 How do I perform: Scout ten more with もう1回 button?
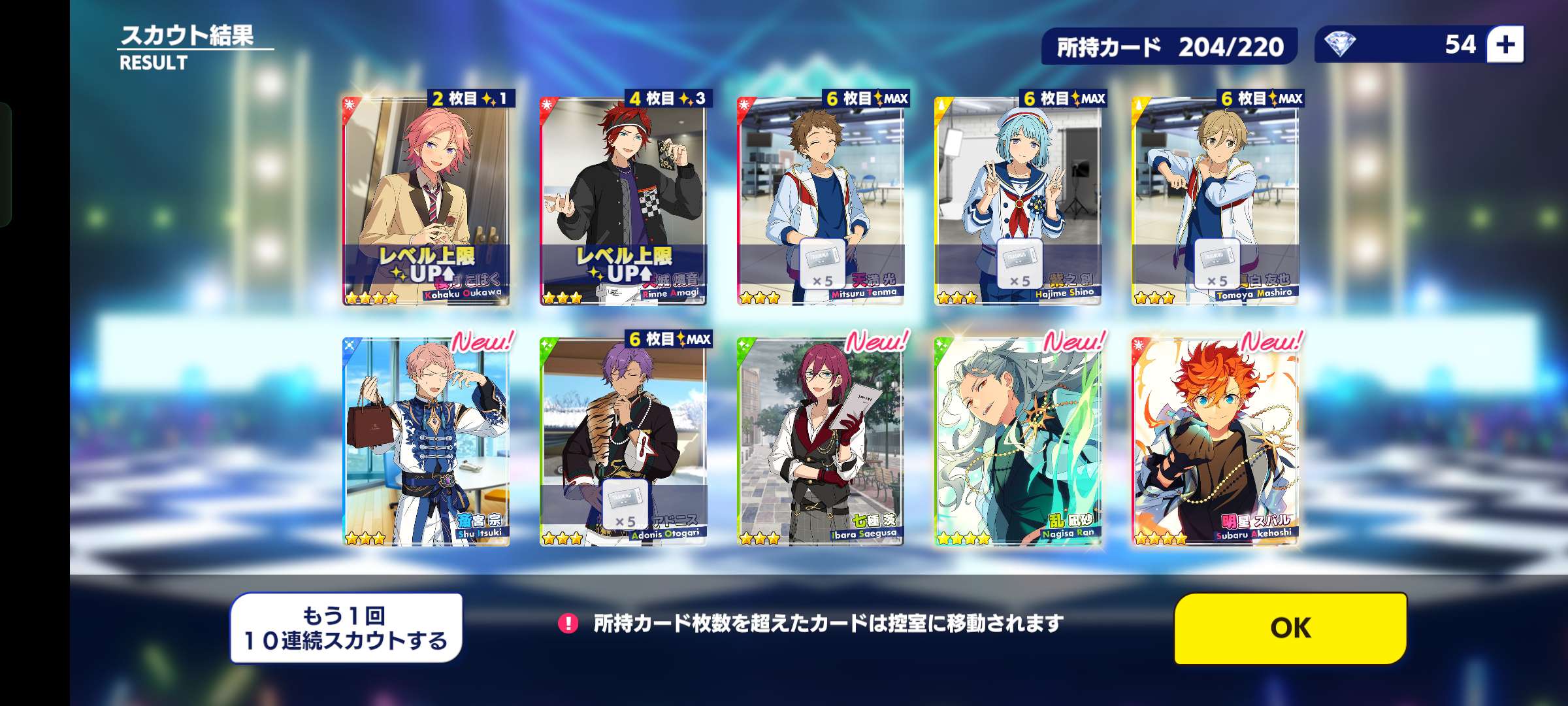(346, 628)
